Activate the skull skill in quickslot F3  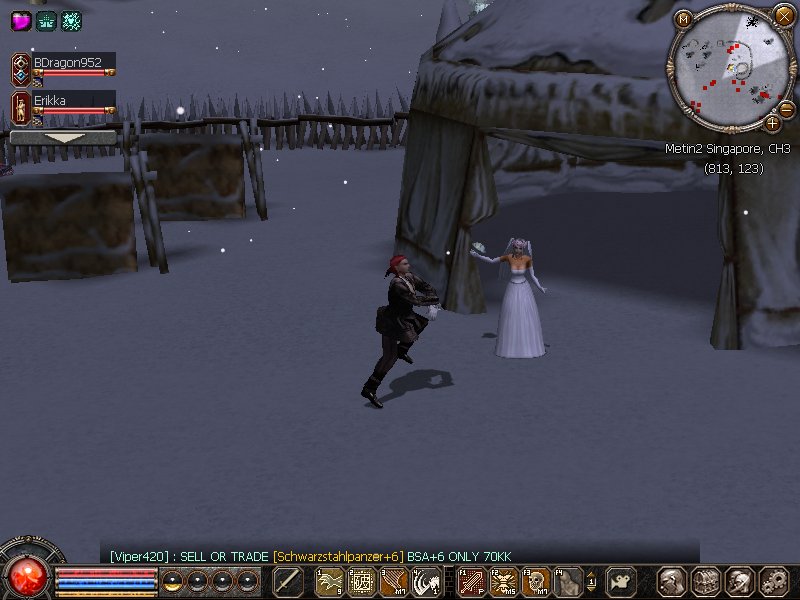(537, 581)
